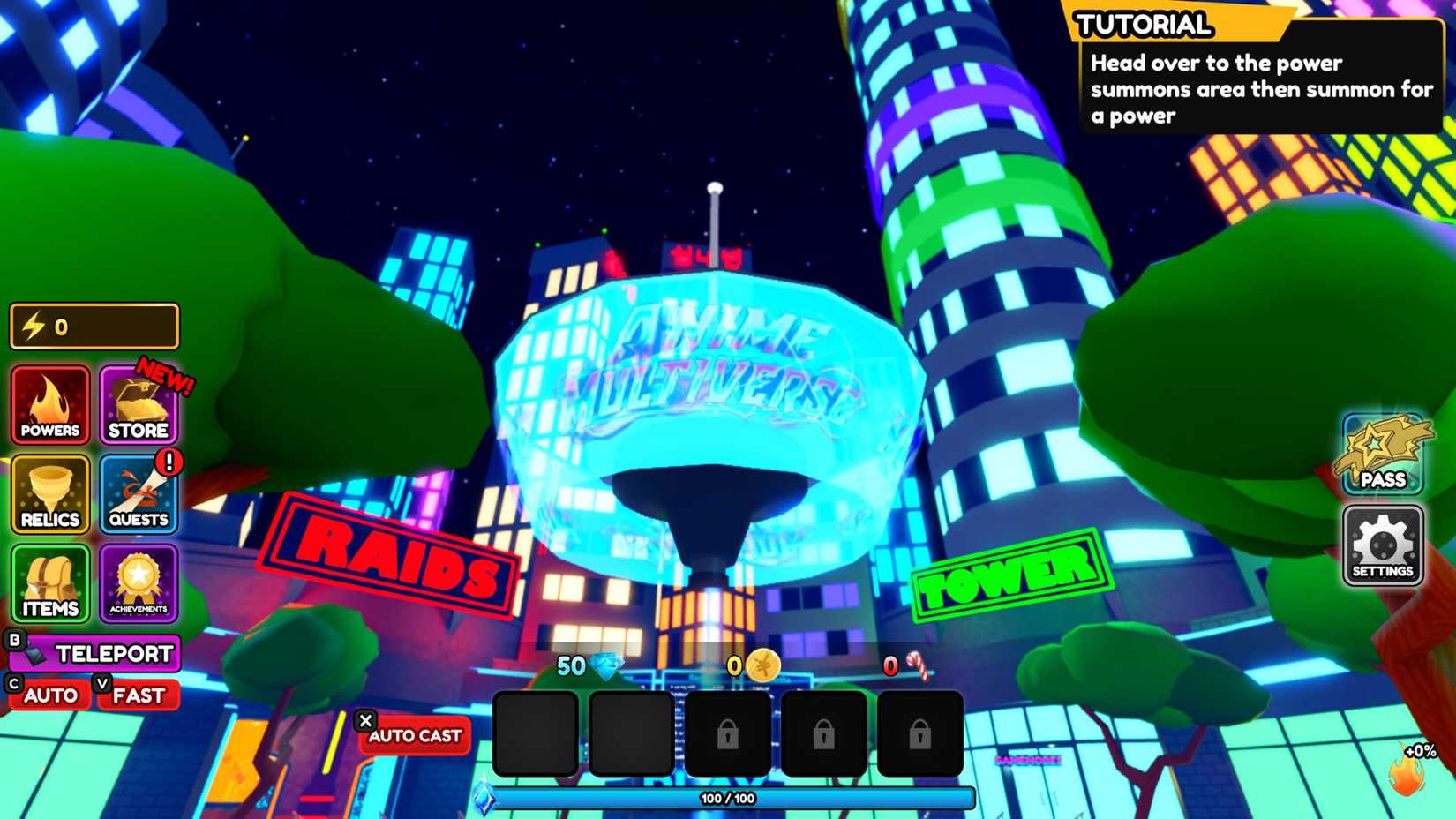Open the Relics panel

click(x=49, y=494)
